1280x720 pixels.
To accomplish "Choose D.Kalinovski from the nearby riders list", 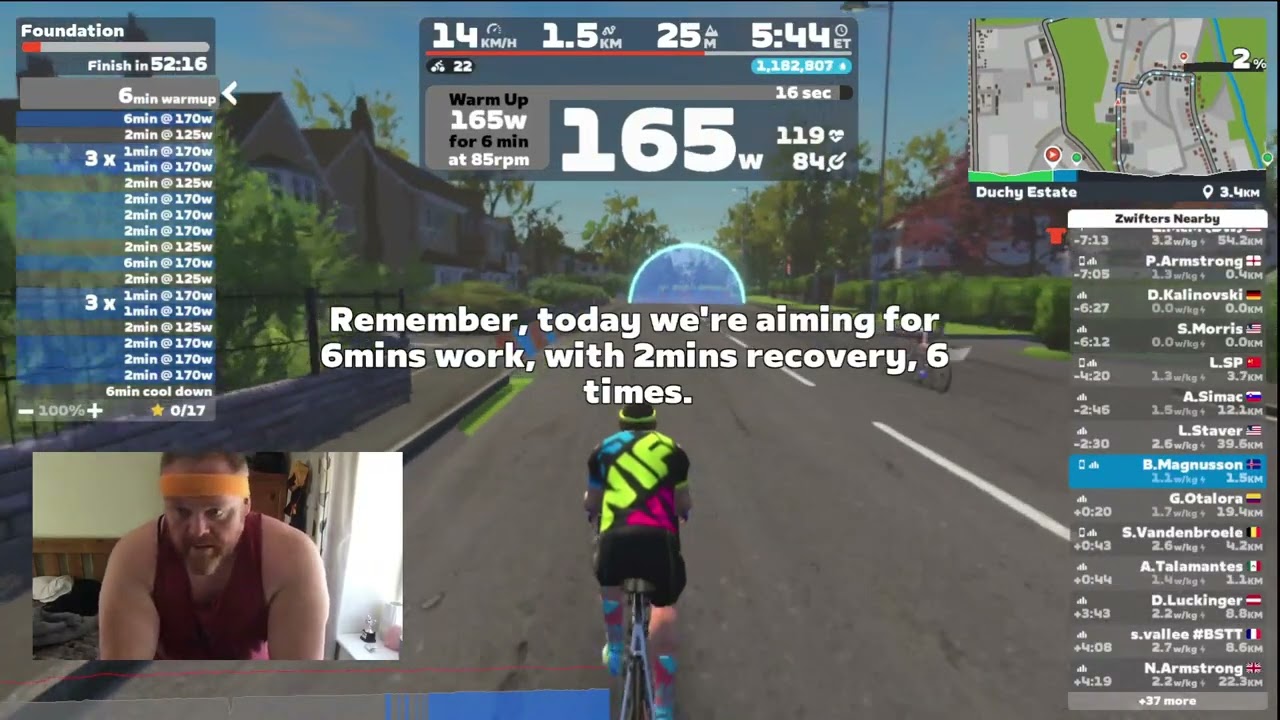I will [1167, 301].
